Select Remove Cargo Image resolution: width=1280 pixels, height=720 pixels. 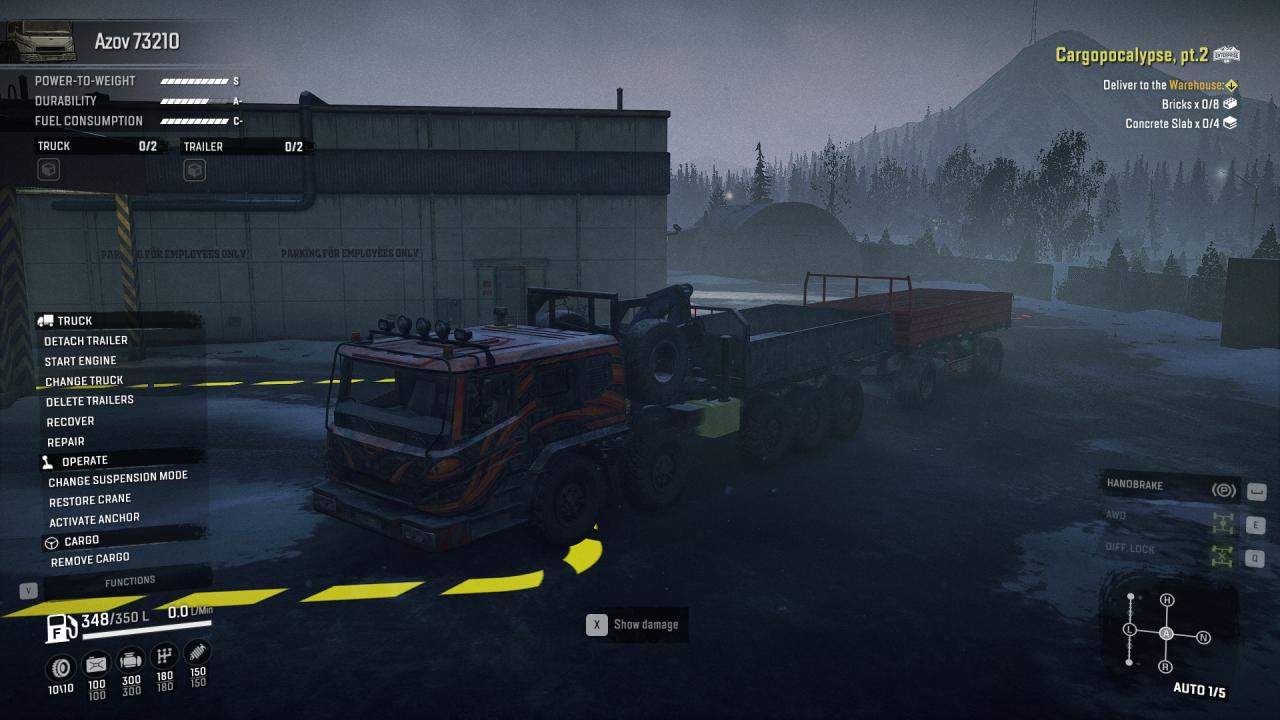[90, 560]
